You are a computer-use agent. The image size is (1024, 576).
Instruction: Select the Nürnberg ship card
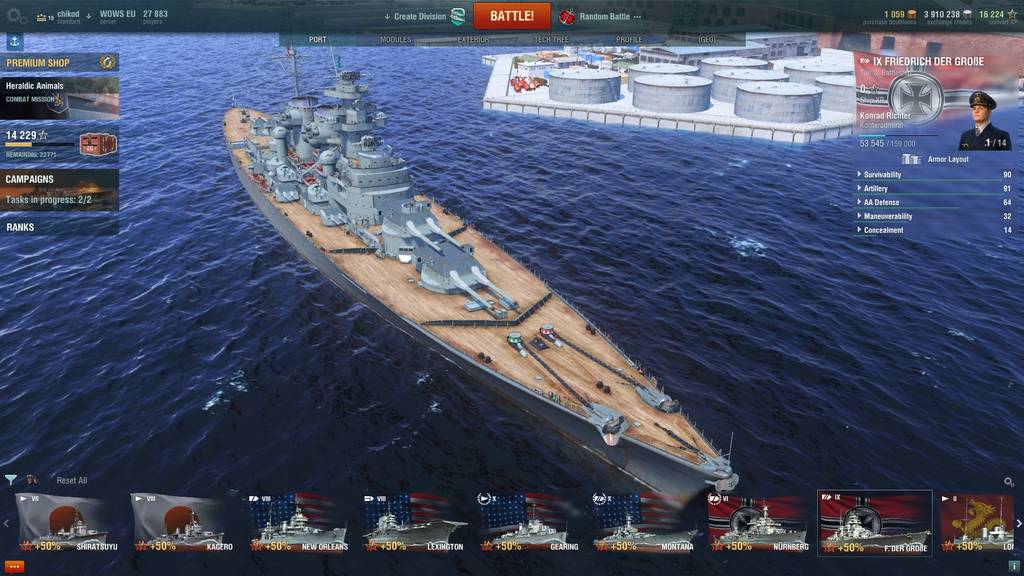click(760, 523)
